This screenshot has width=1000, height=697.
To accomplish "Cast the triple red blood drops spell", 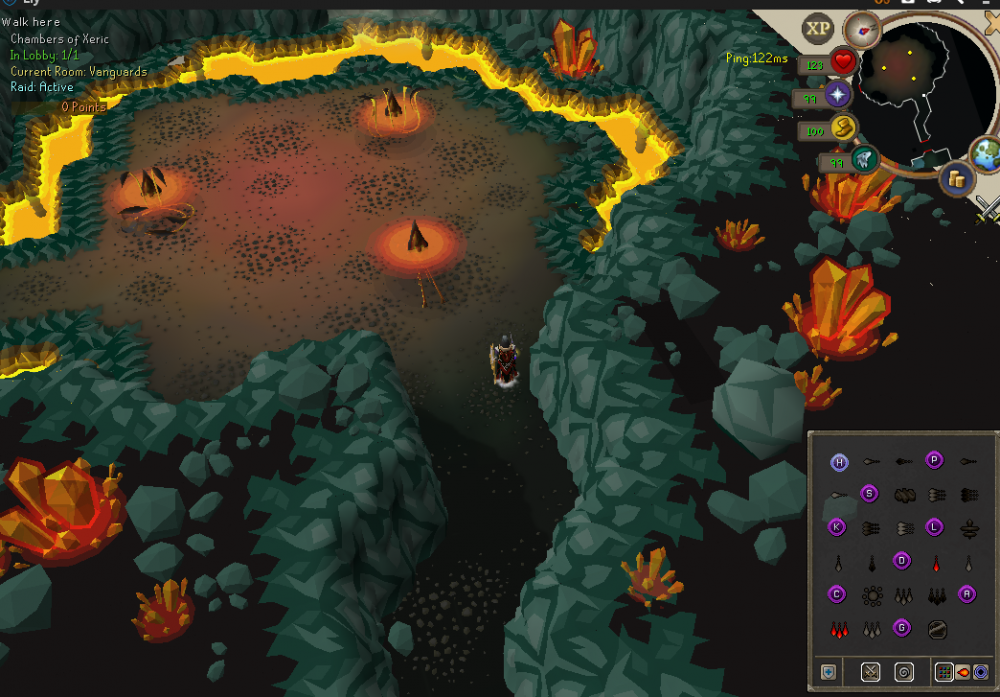I will (838, 629).
